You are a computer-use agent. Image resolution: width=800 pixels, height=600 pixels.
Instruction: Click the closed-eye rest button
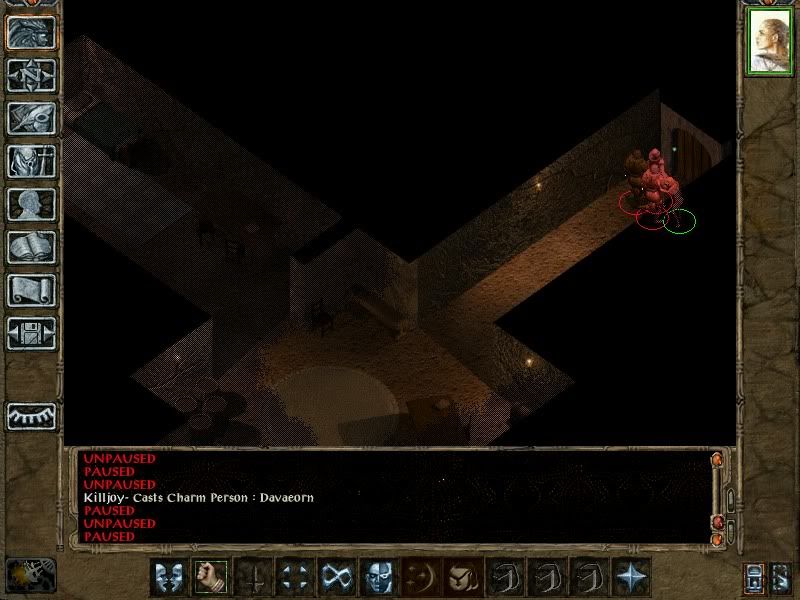click(31, 415)
